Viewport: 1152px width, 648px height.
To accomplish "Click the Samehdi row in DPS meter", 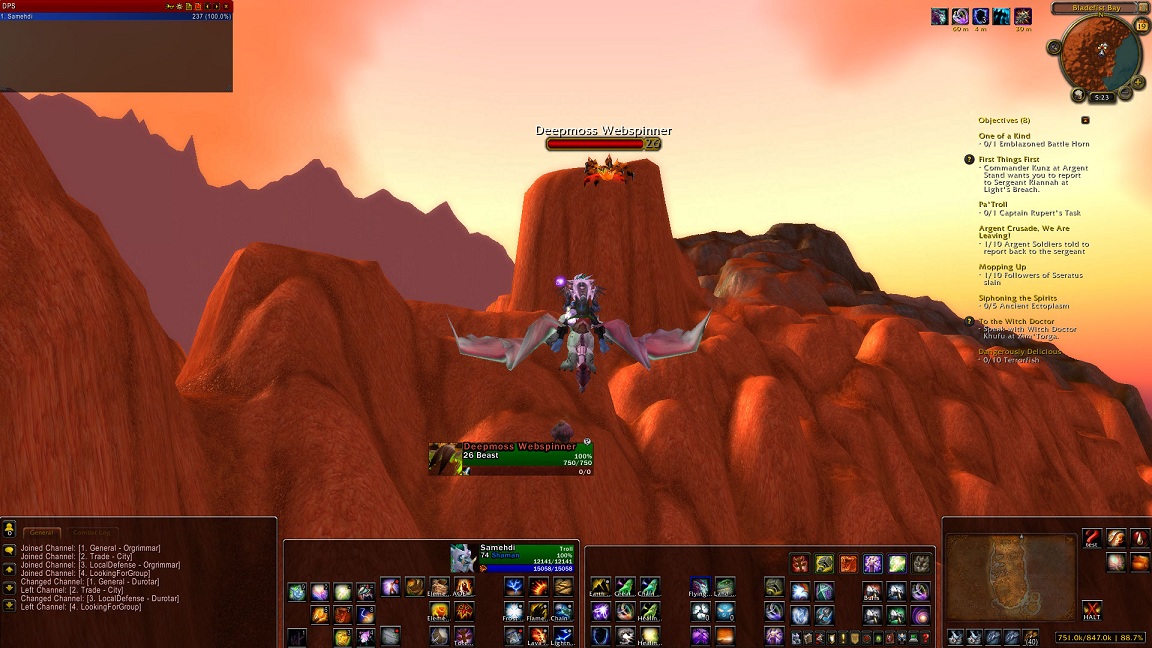I will click(x=116, y=17).
